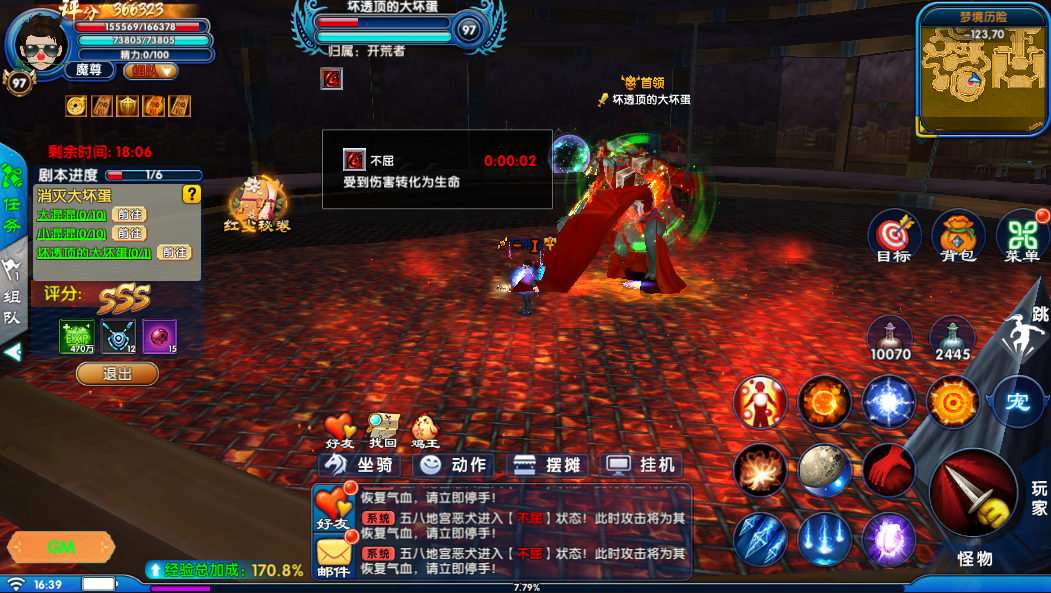
Task: Open the yellow question mark help
Action: click(x=191, y=194)
